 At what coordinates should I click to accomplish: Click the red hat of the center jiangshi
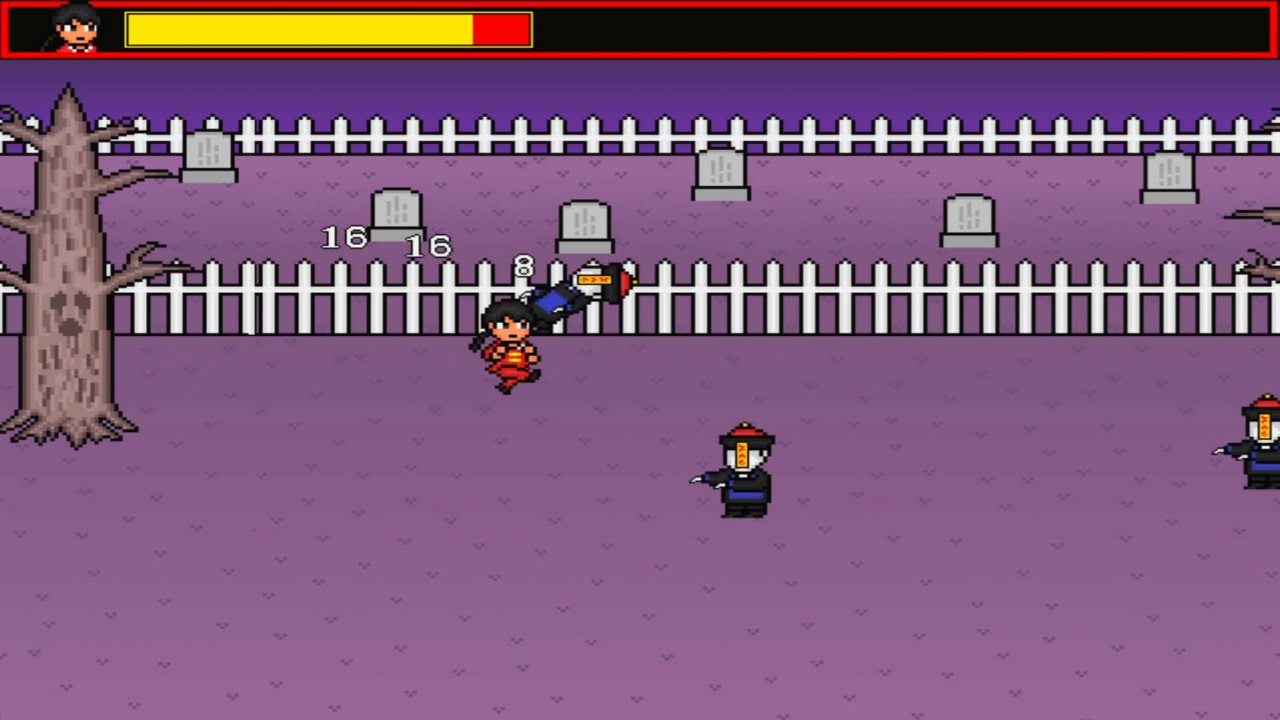[744, 434]
